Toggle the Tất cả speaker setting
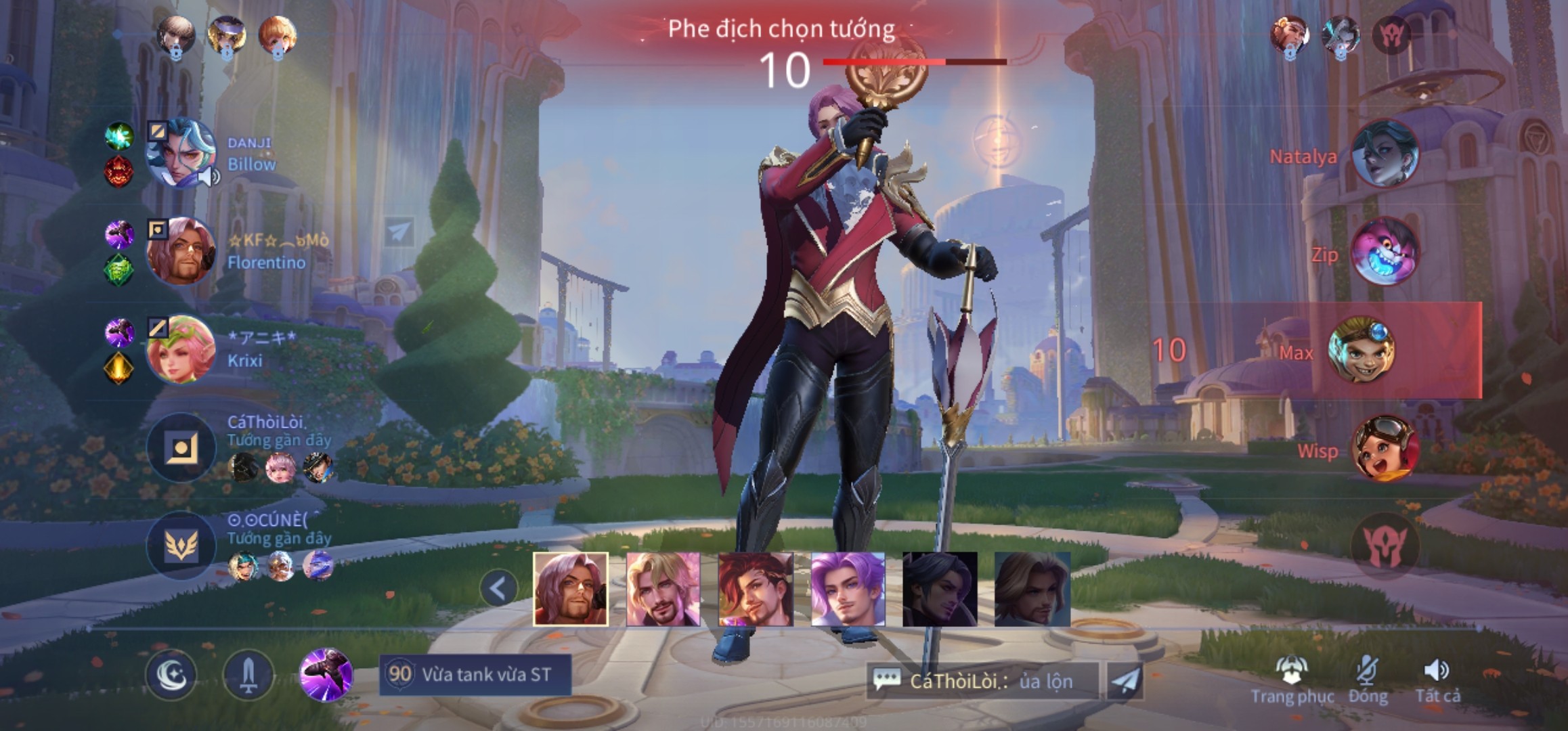This screenshot has width=1568, height=731. (1437, 681)
